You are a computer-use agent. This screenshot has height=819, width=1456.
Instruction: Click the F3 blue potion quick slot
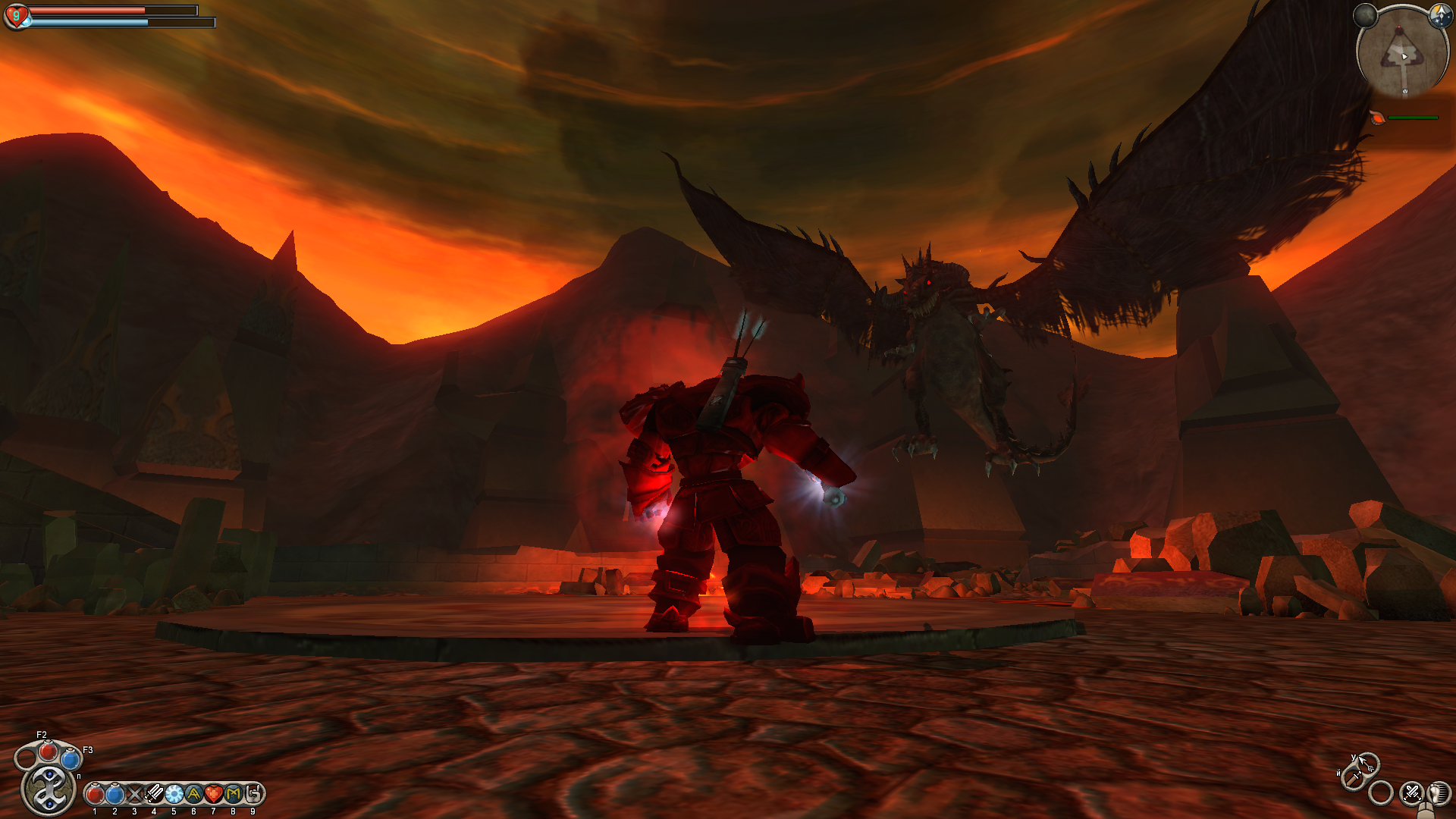[x=71, y=758]
